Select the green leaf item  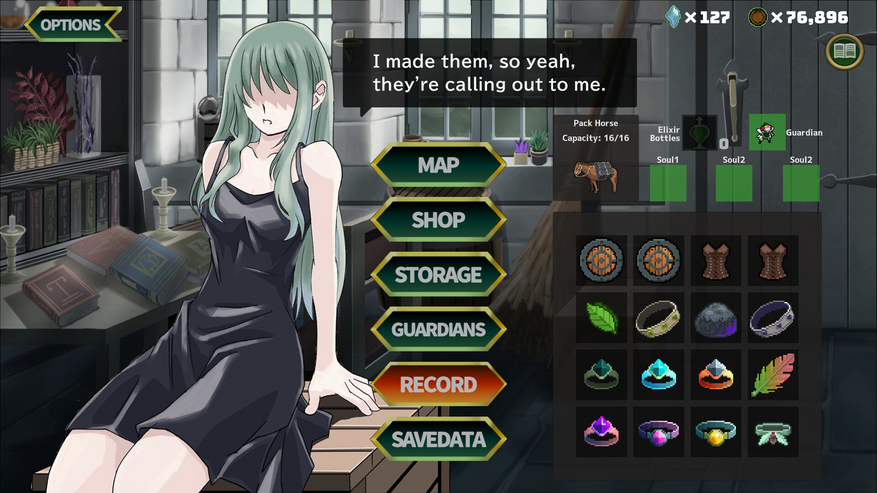tap(602, 317)
